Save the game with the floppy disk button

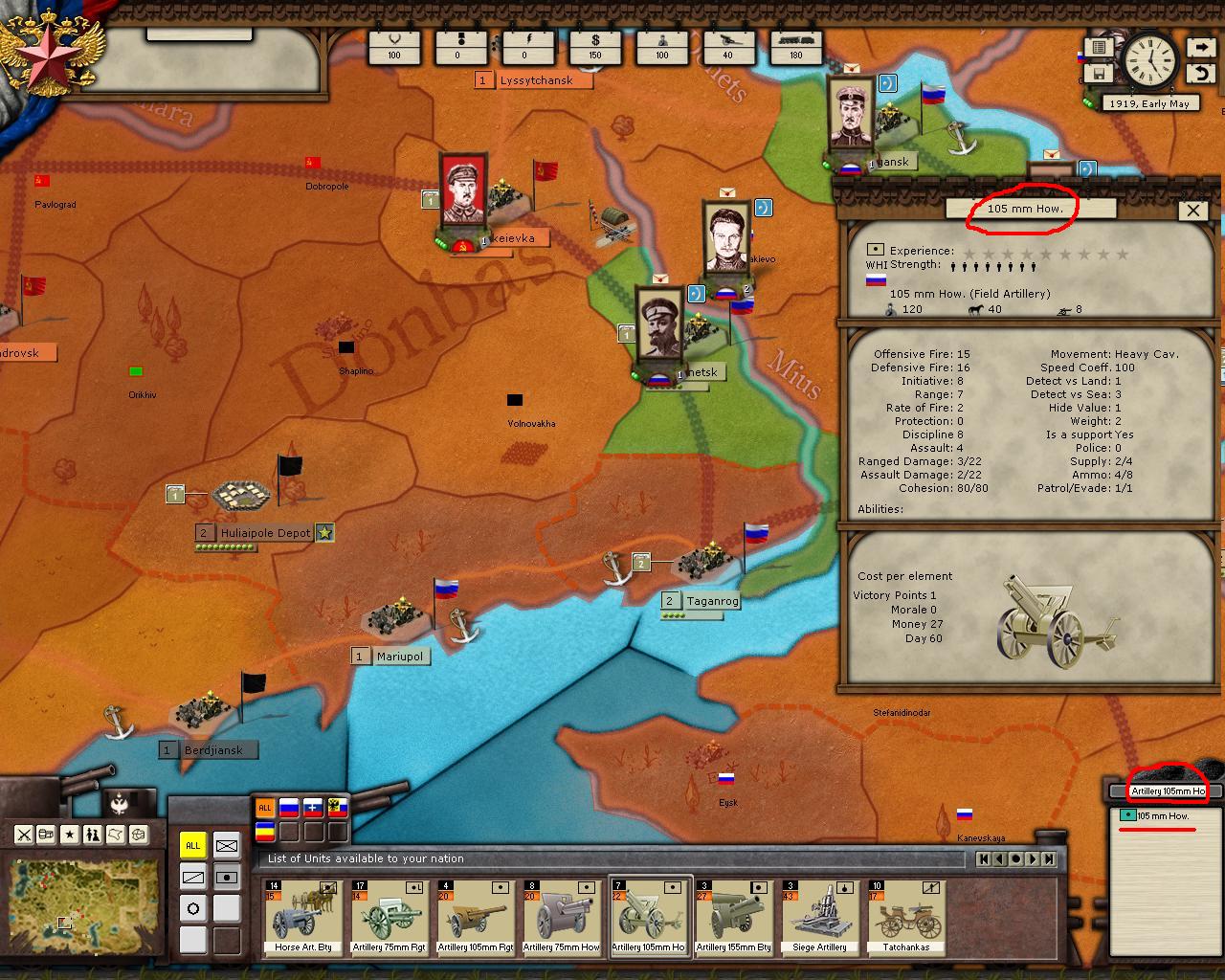point(1099,74)
